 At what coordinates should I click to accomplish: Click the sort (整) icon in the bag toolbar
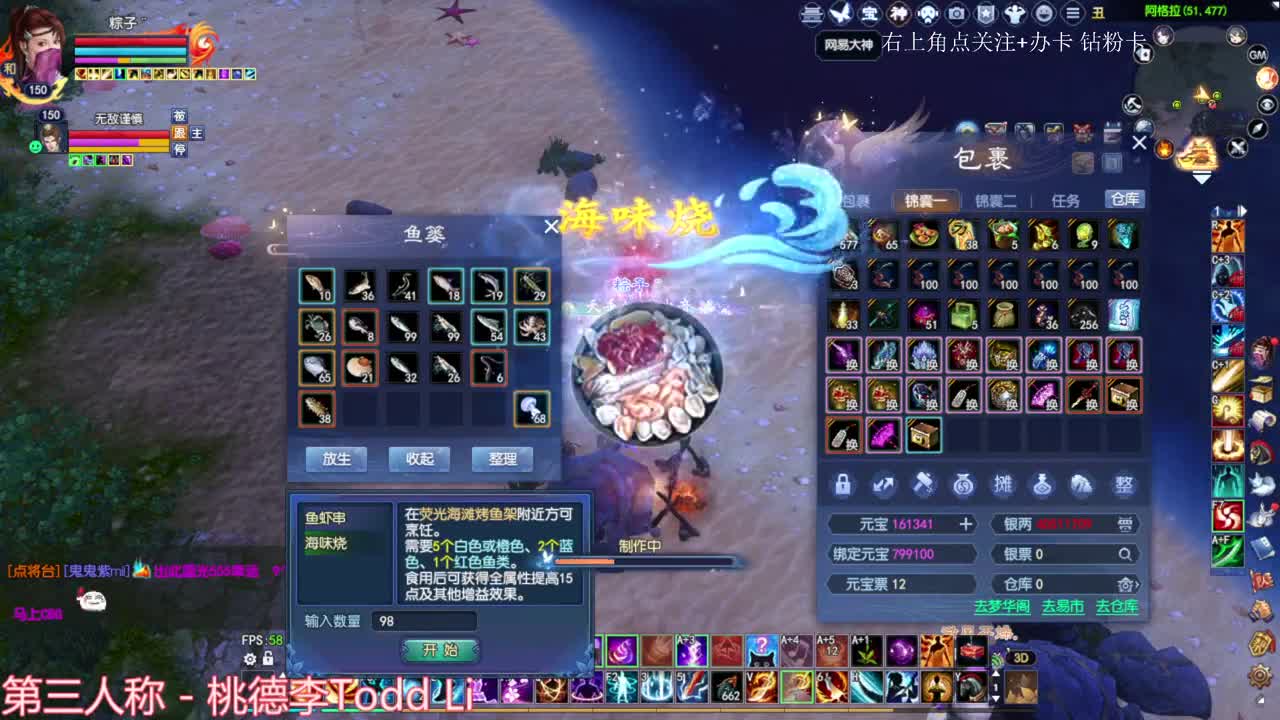1122,483
